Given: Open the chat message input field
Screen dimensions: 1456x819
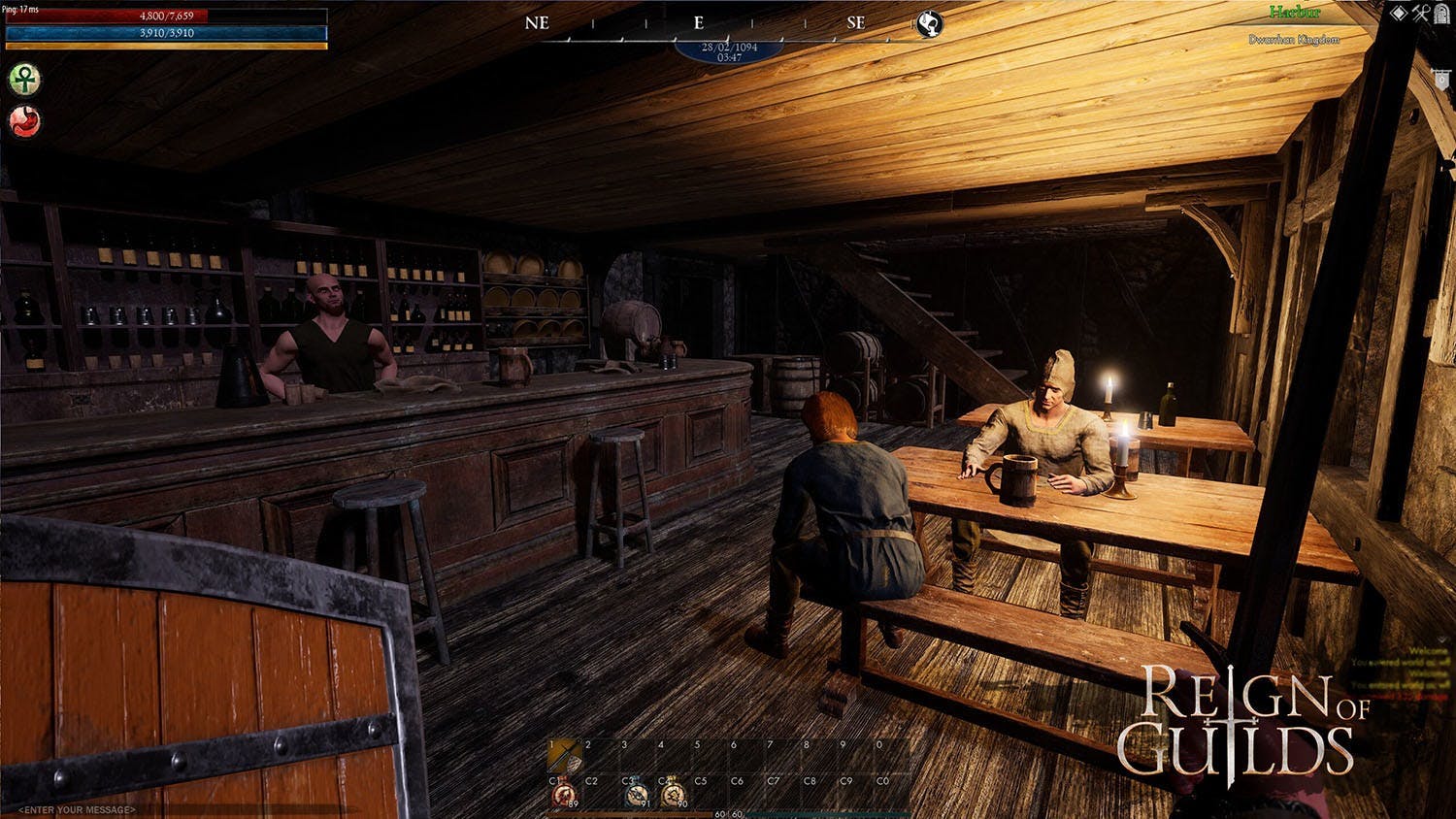Looking at the screenshot, I should click(78, 809).
